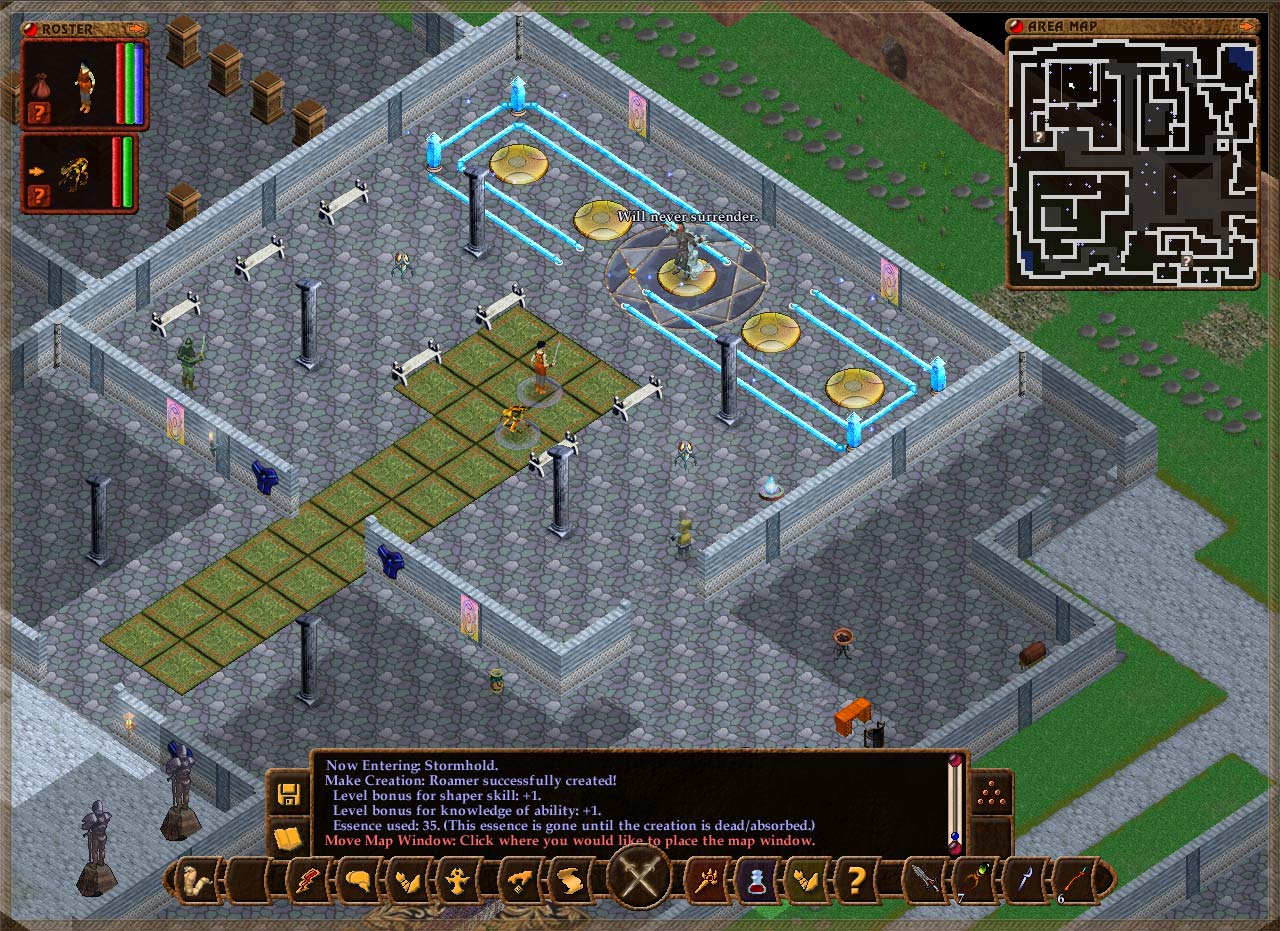Screen dimensions: 1280x931
Task: Toggle the Area Map panel with its red orb
Action: pos(1016,26)
